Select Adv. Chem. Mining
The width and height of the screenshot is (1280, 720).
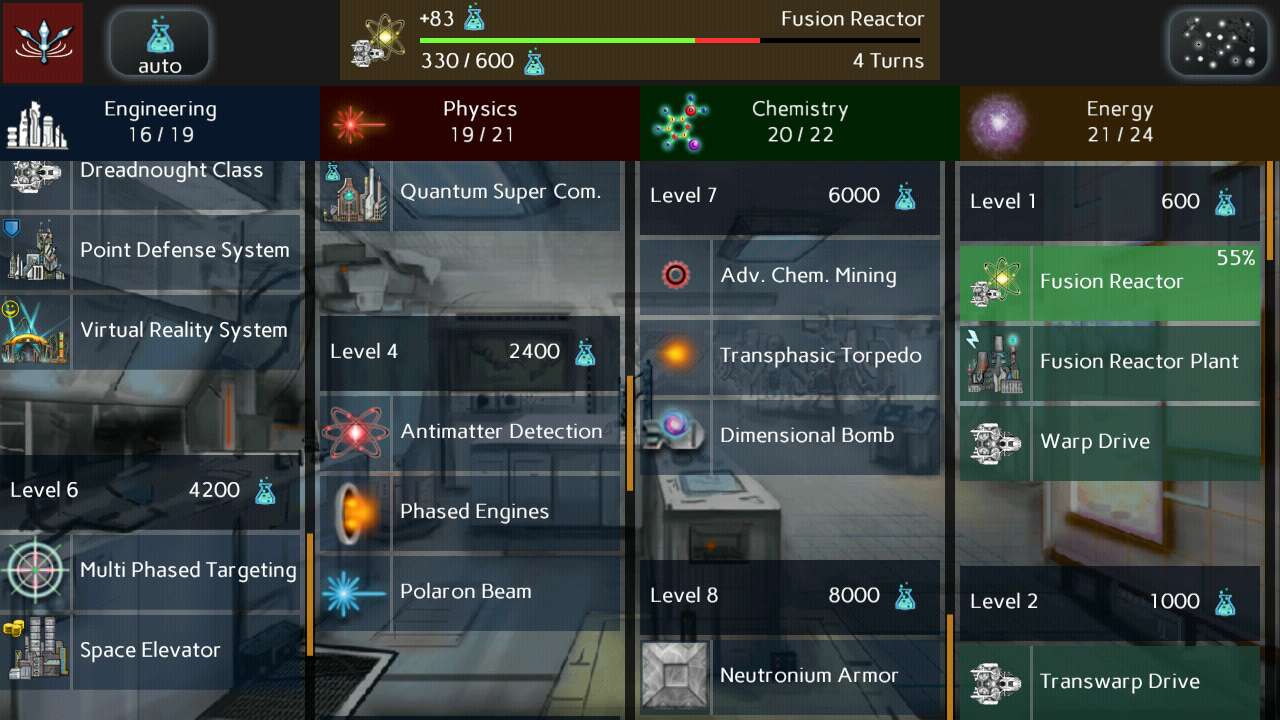tap(790, 275)
